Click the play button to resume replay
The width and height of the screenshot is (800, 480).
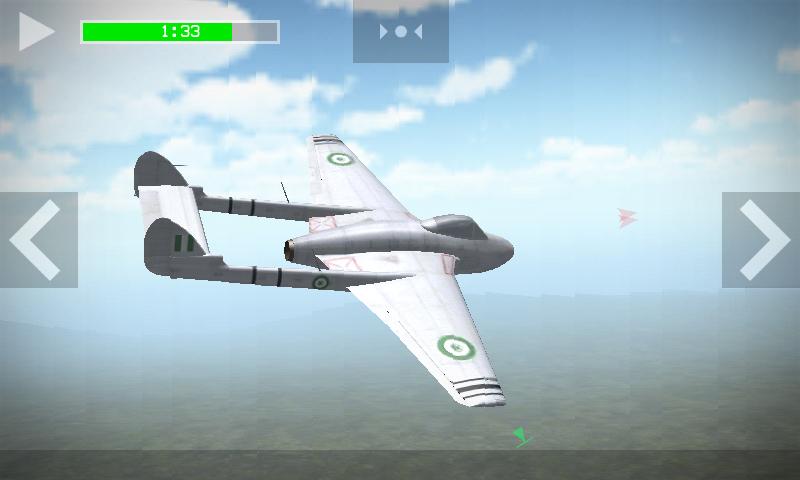pos(36,31)
